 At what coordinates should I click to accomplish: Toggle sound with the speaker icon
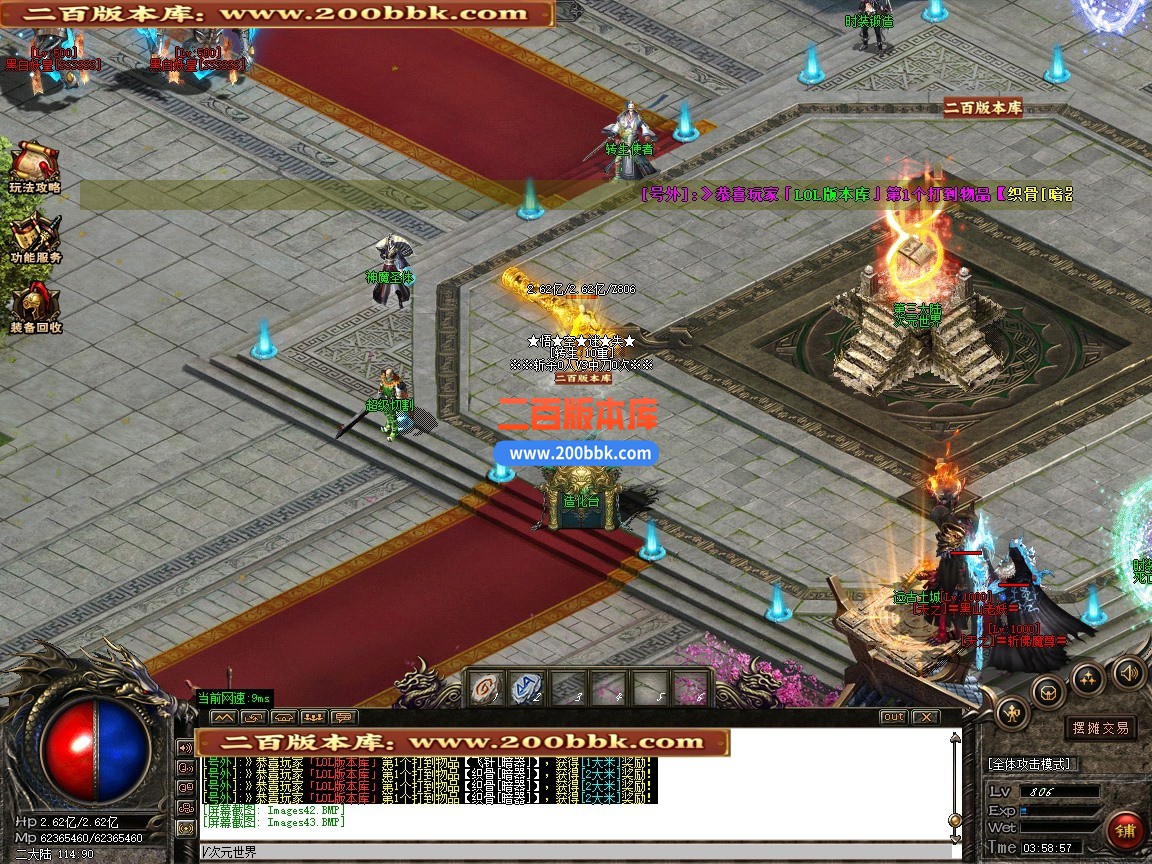(x=1127, y=672)
